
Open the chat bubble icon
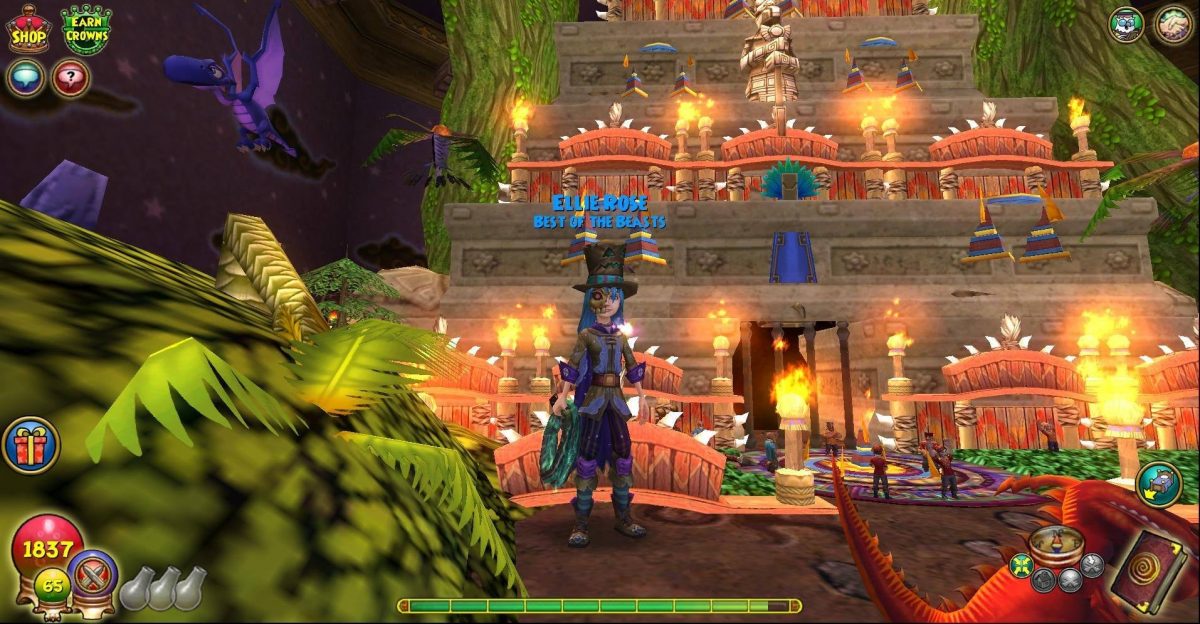point(25,78)
